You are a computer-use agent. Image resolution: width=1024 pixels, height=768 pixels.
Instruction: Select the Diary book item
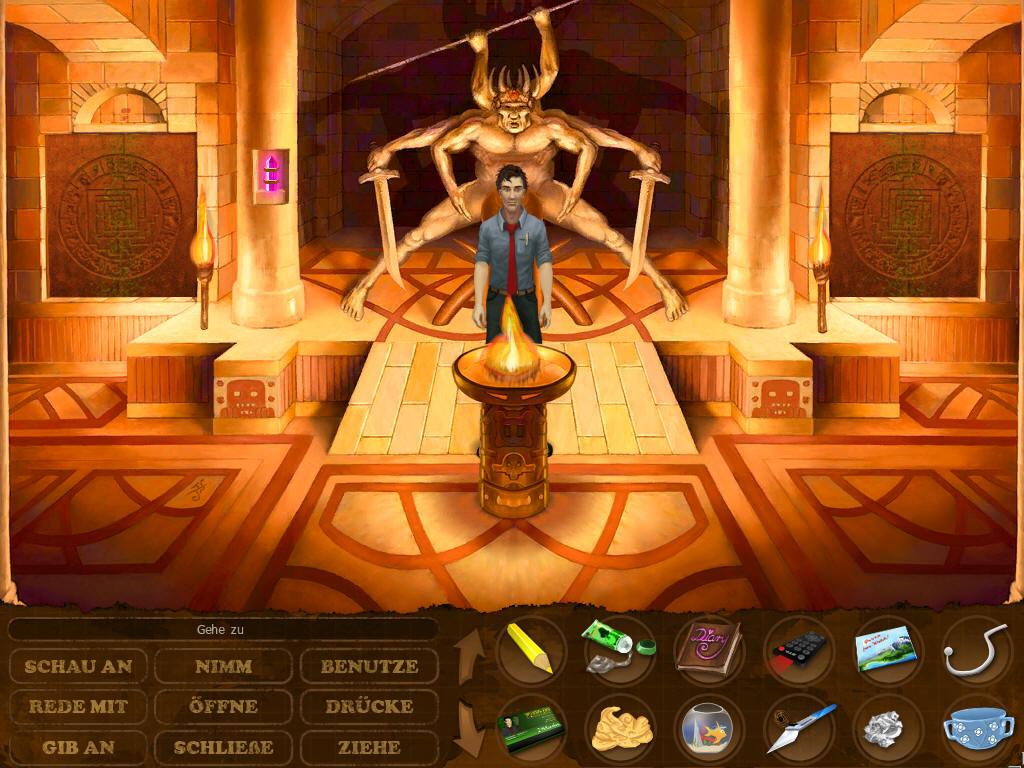(x=707, y=648)
